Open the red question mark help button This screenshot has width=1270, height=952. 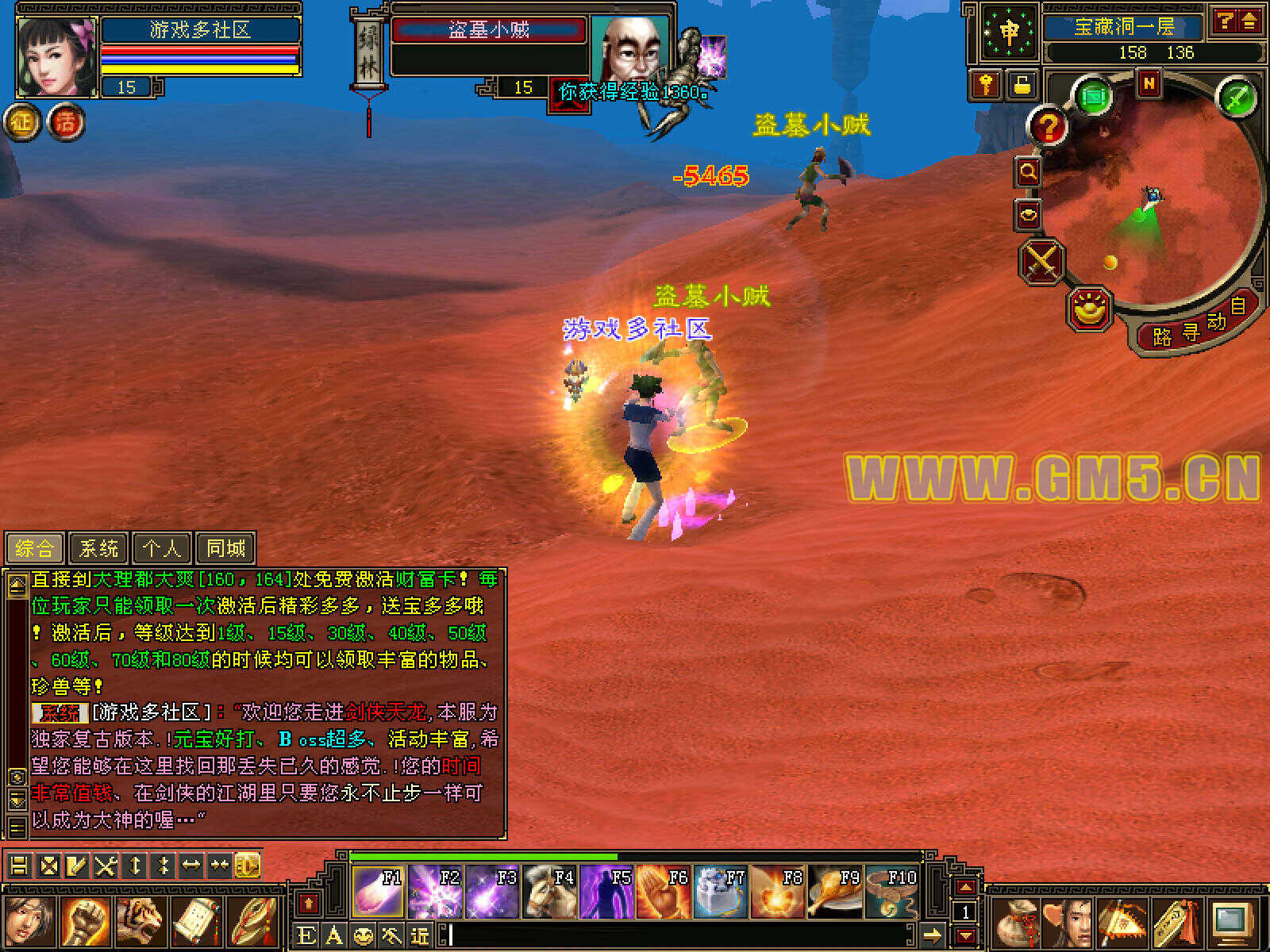pyautogui.click(x=1049, y=127)
